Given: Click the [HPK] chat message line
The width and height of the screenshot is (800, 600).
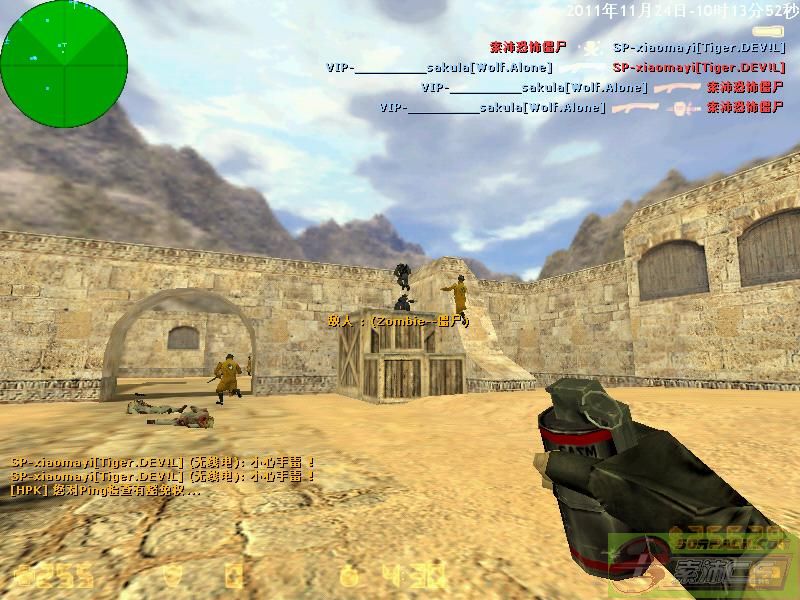Looking at the screenshot, I should click(x=105, y=490).
